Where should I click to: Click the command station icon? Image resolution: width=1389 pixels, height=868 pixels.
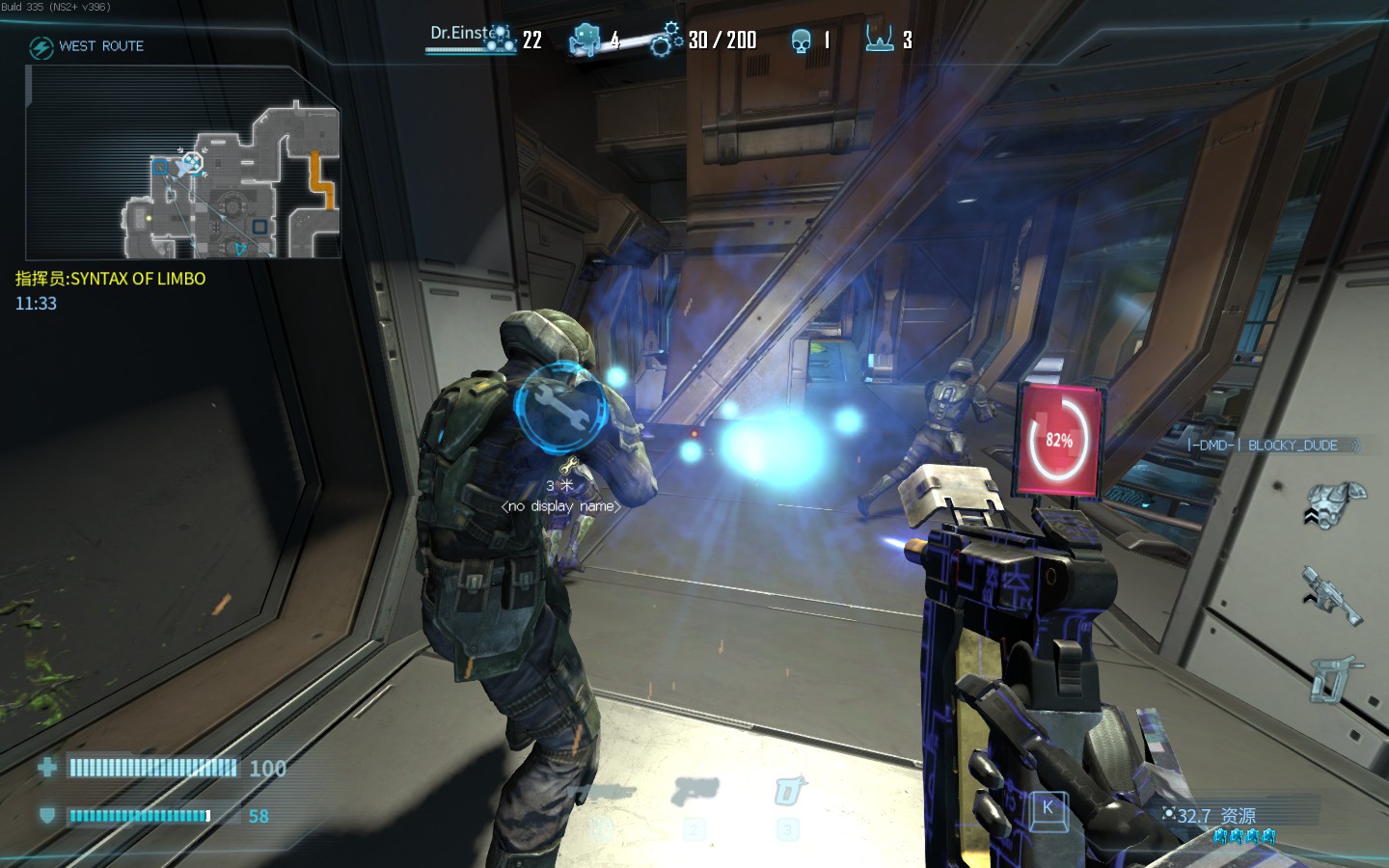click(x=879, y=40)
